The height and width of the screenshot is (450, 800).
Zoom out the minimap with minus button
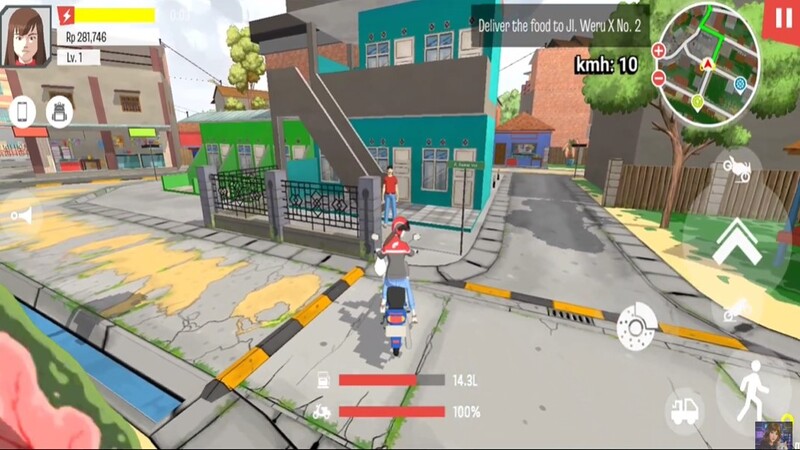coord(658,78)
